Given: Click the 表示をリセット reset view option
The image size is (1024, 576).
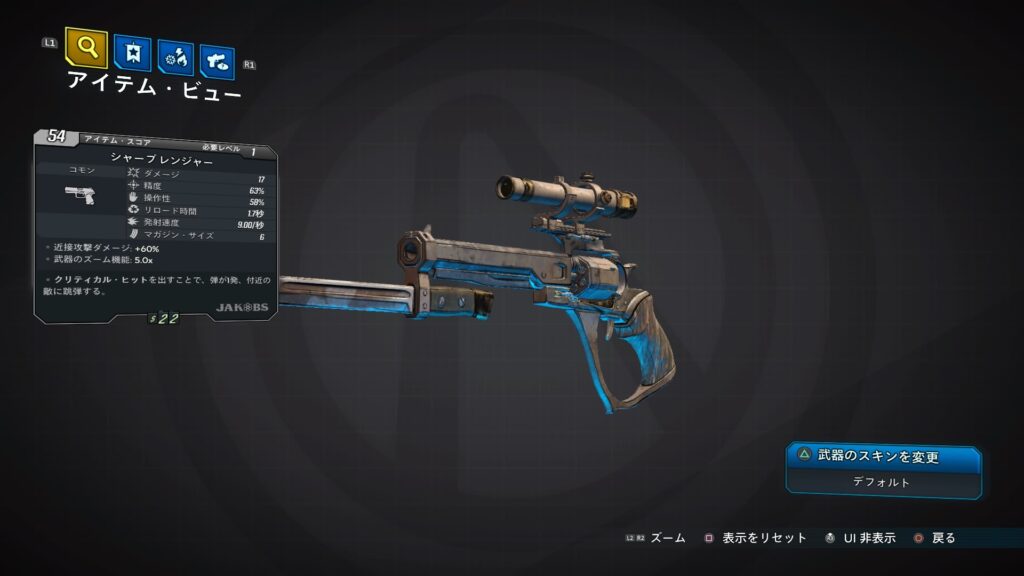Looking at the screenshot, I should point(755,538).
